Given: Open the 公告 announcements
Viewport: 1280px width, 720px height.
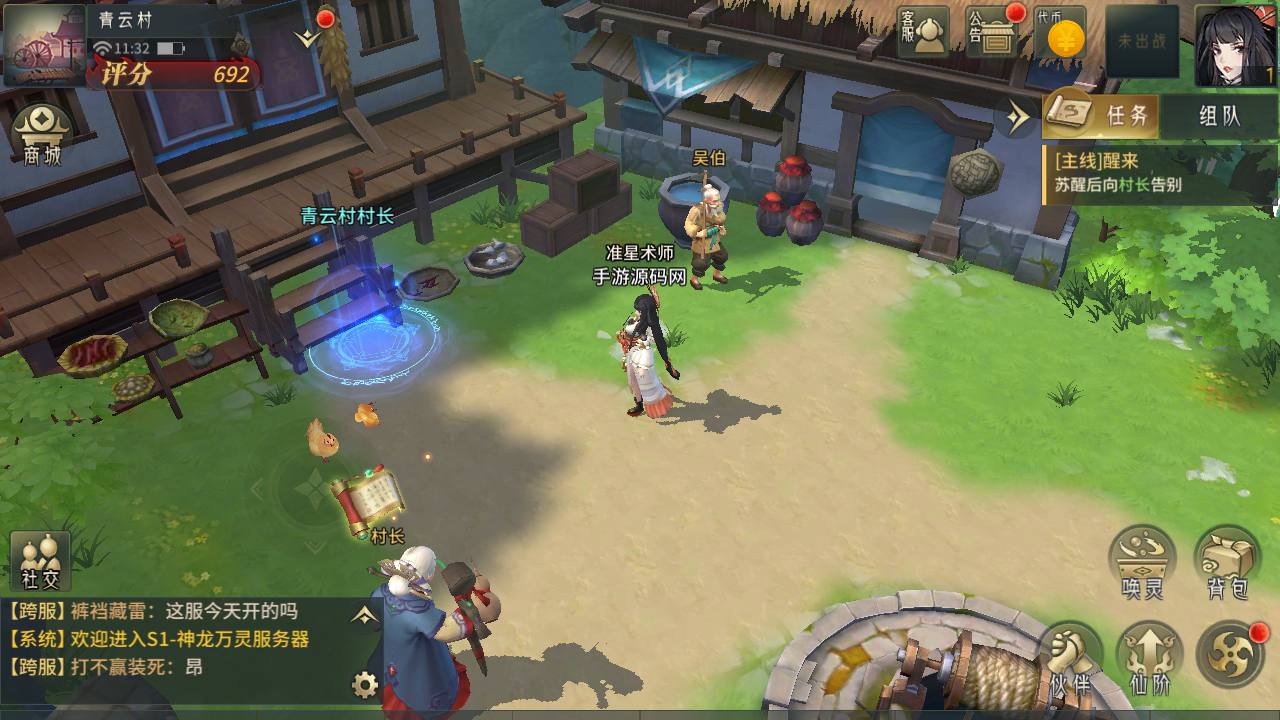Looking at the screenshot, I should pyautogui.click(x=991, y=33).
